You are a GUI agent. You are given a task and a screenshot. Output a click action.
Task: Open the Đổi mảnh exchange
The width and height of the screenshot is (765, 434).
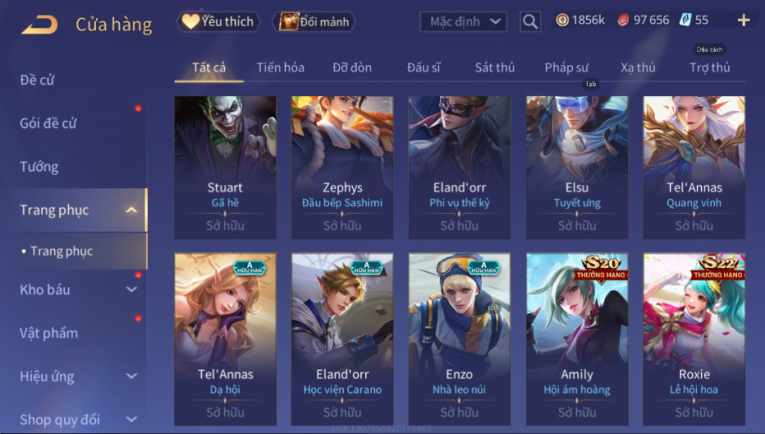pos(315,21)
